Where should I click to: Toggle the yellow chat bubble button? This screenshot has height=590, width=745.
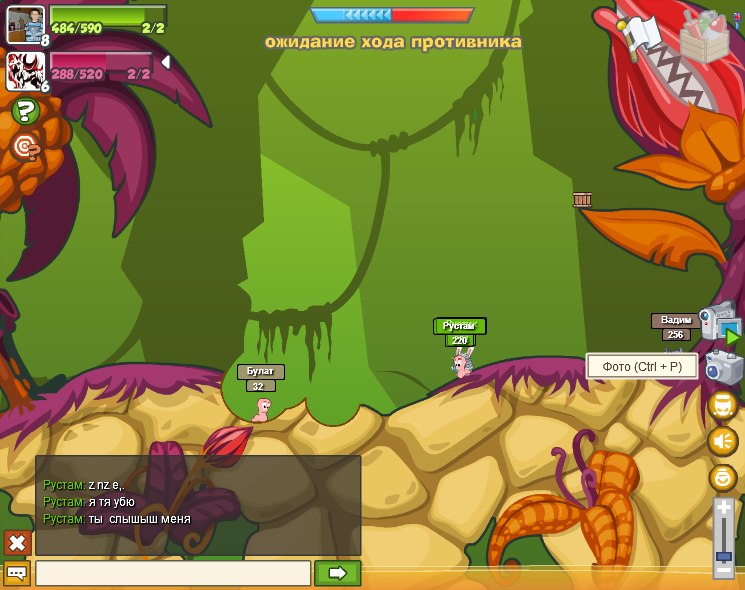pyautogui.click(x=17, y=573)
